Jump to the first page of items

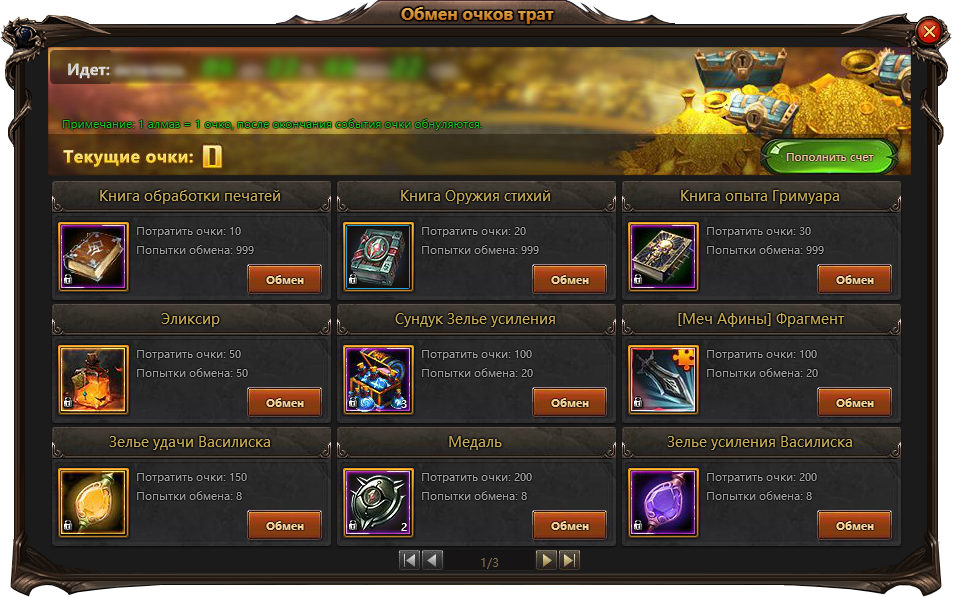pos(409,560)
